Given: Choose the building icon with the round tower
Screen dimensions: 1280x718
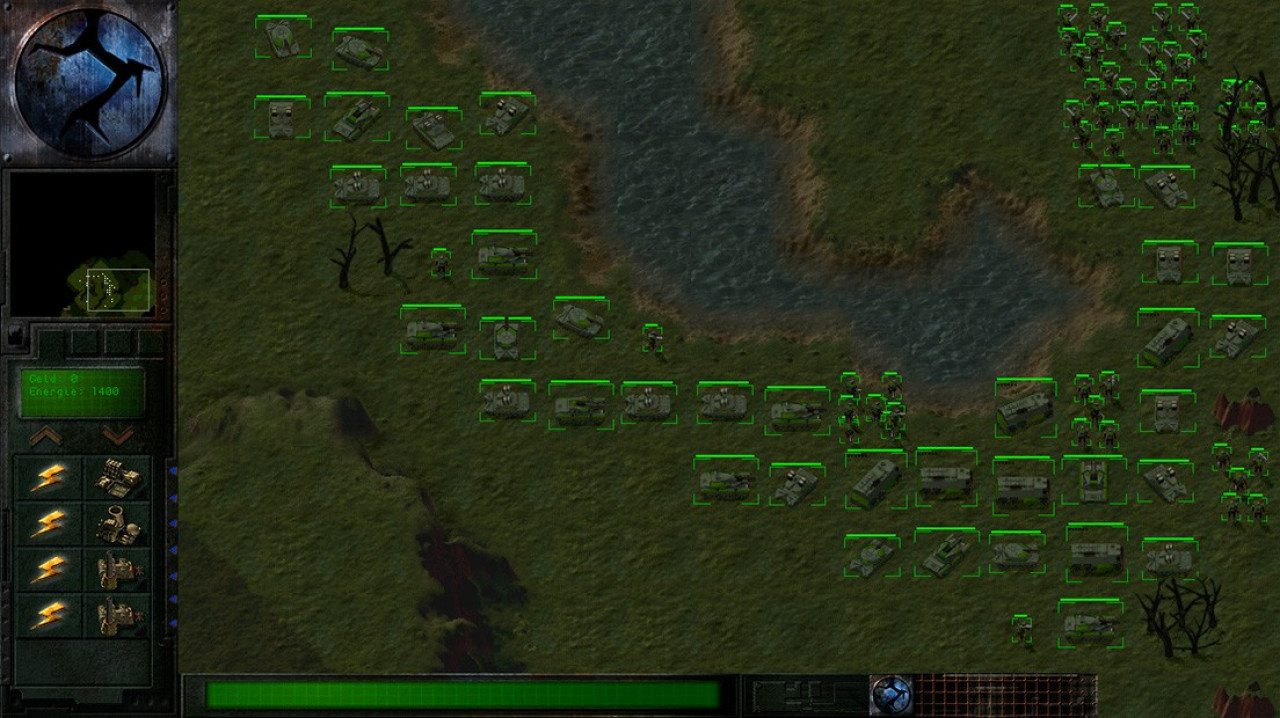Looking at the screenshot, I should [118, 524].
